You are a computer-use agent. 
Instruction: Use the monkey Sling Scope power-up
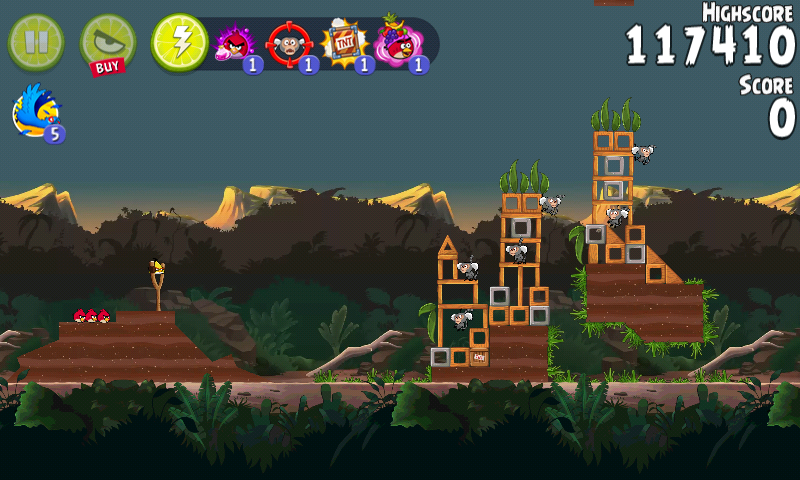tap(289, 43)
